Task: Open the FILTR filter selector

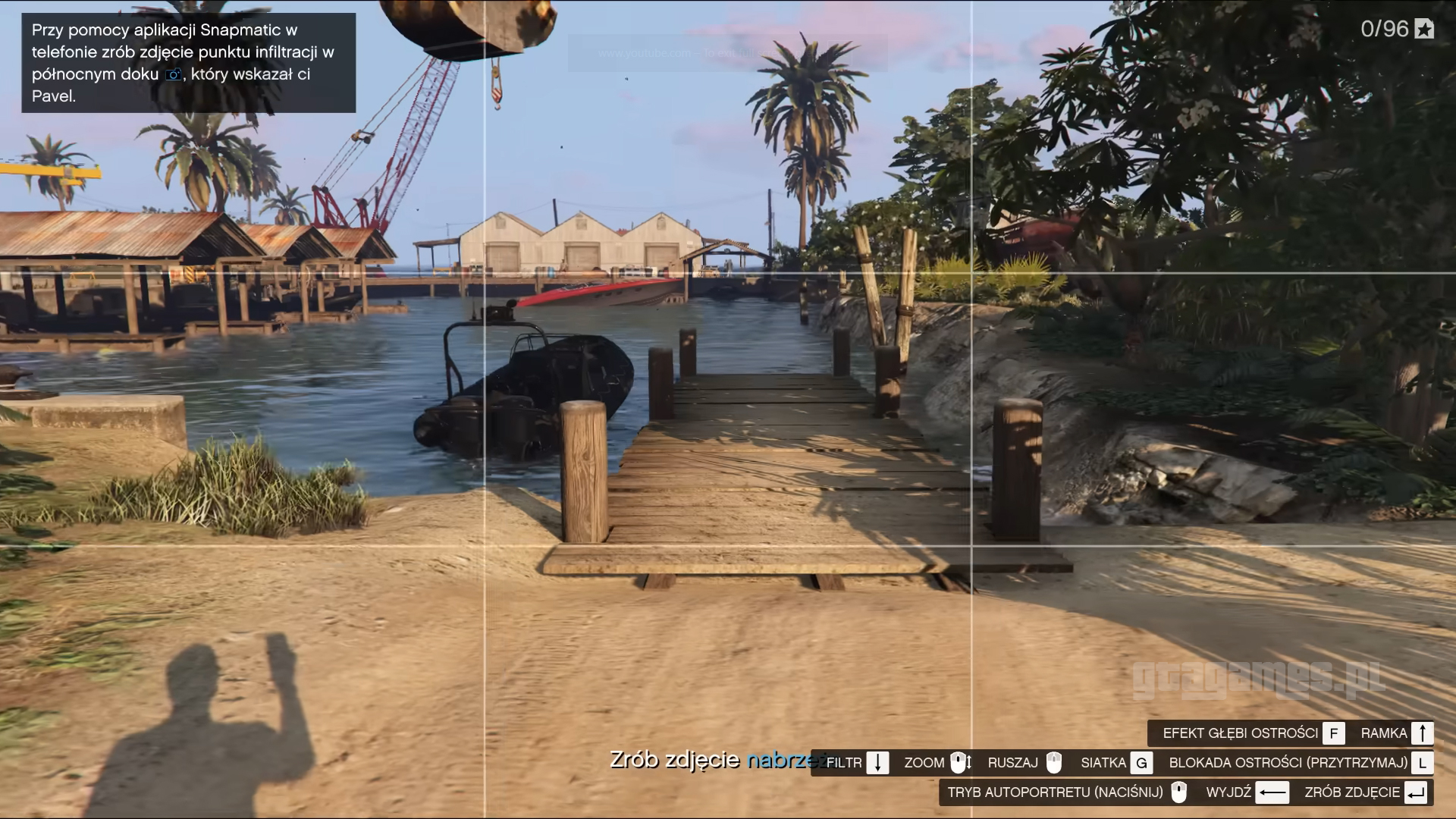Action: (844, 763)
